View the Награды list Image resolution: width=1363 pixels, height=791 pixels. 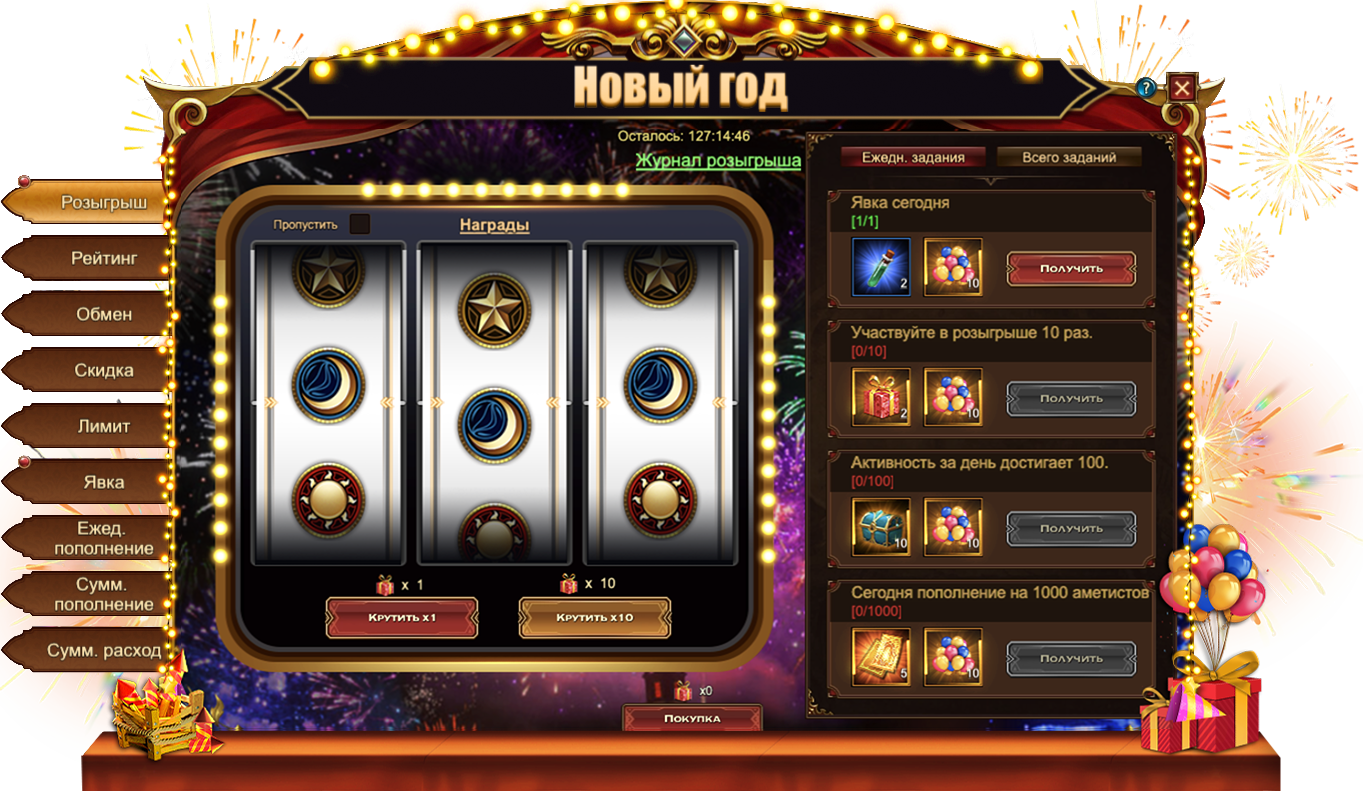[x=494, y=225]
